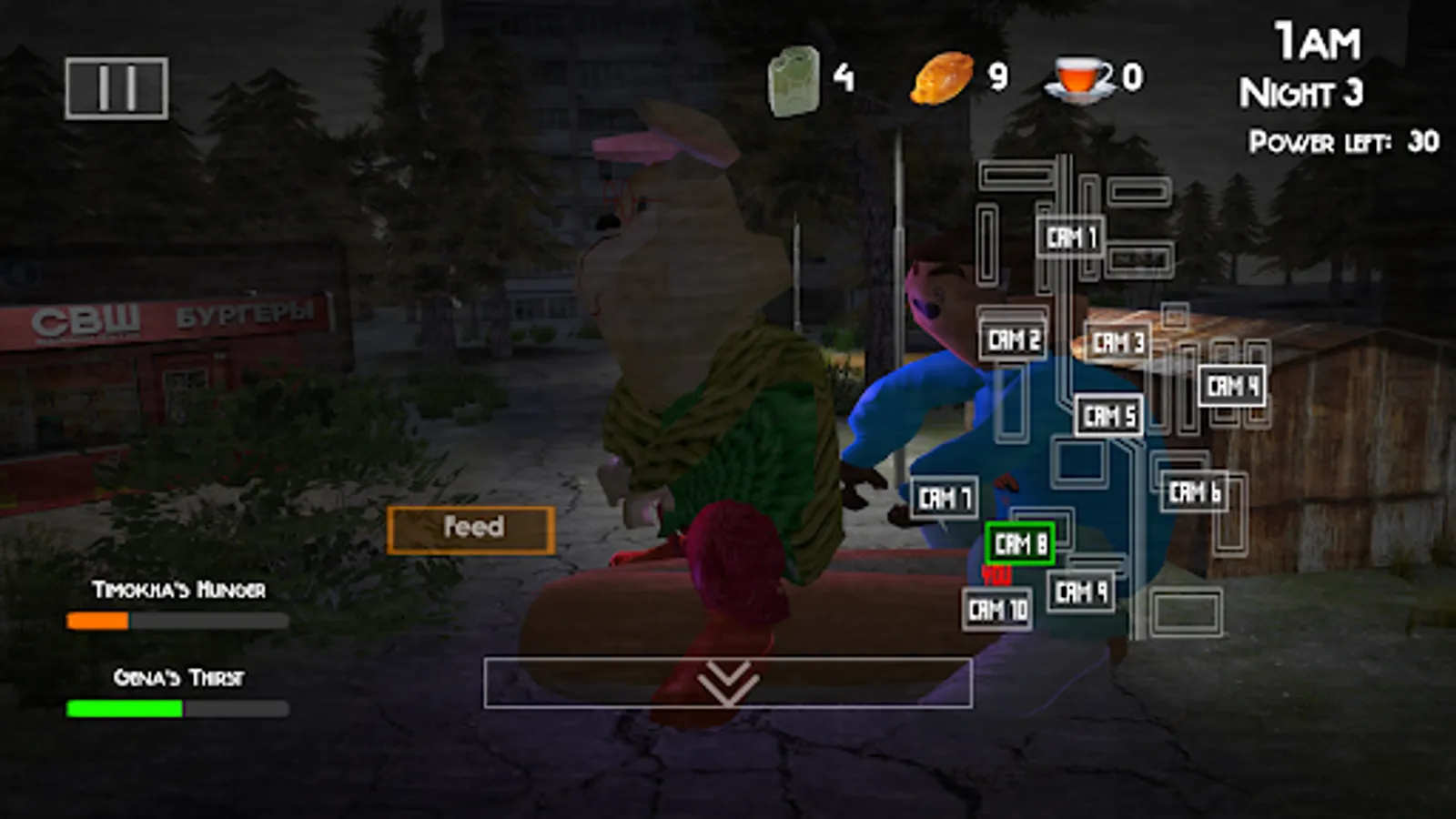Open CAM 7 camera view
Screen dimensions: 1456x819
click(x=944, y=498)
